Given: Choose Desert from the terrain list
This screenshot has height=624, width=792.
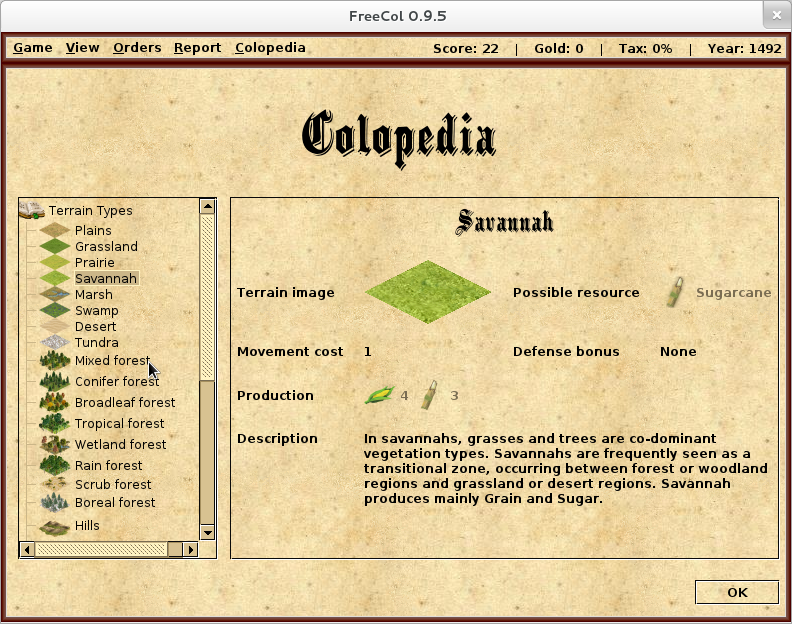Looking at the screenshot, I should (x=95, y=326).
